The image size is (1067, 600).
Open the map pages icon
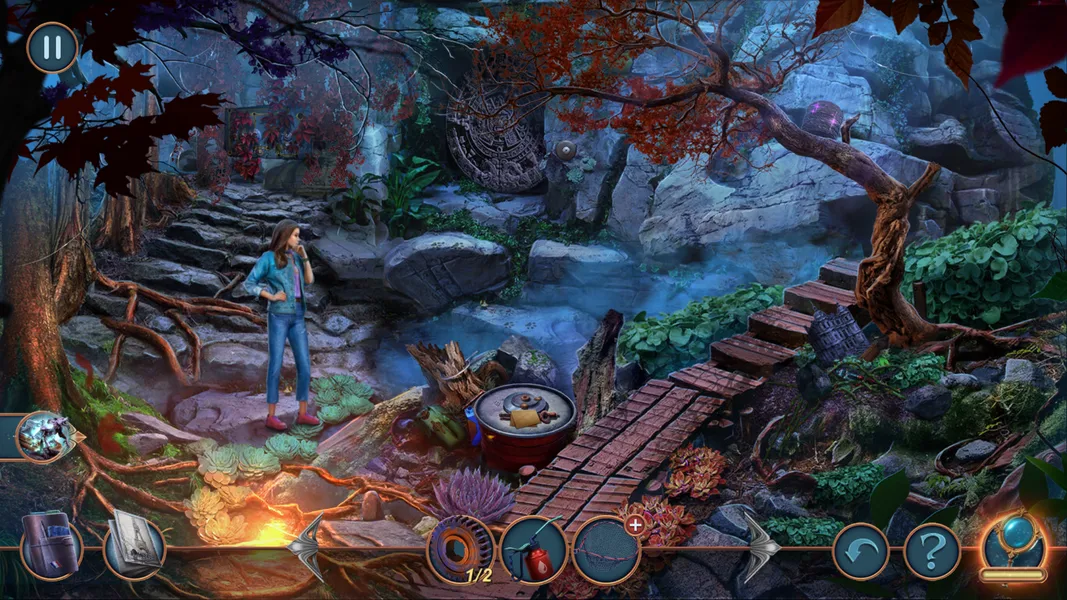(x=134, y=545)
